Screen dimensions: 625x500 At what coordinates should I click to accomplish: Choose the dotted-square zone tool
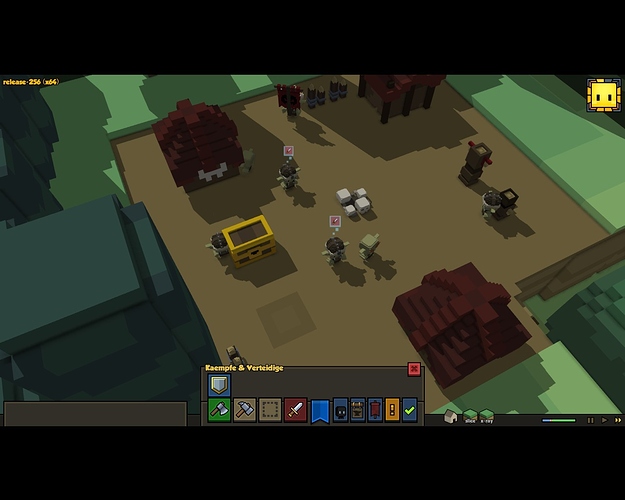pos(270,409)
